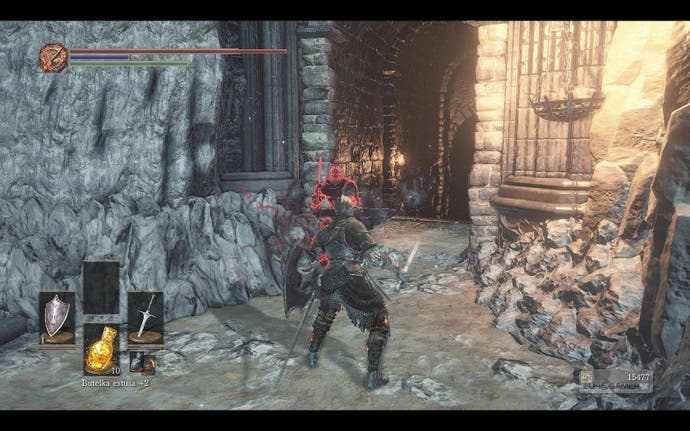Select the sword in the right-hand slot
This screenshot has width=690, height=431.
point(145,317)
